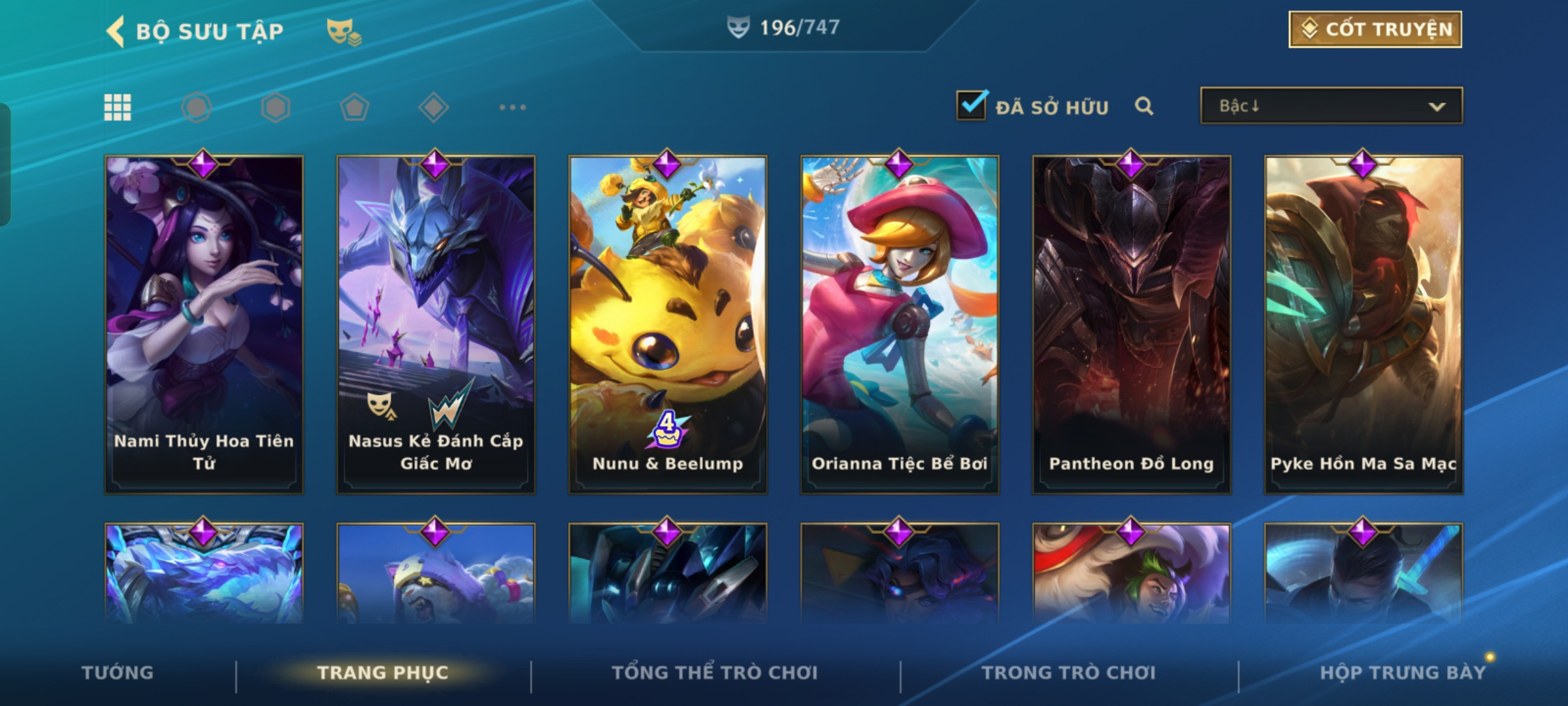Viewport: 1568px width, 706px height.
Task: Open the Bậc sort dropdown
Action: point(1331,106)
